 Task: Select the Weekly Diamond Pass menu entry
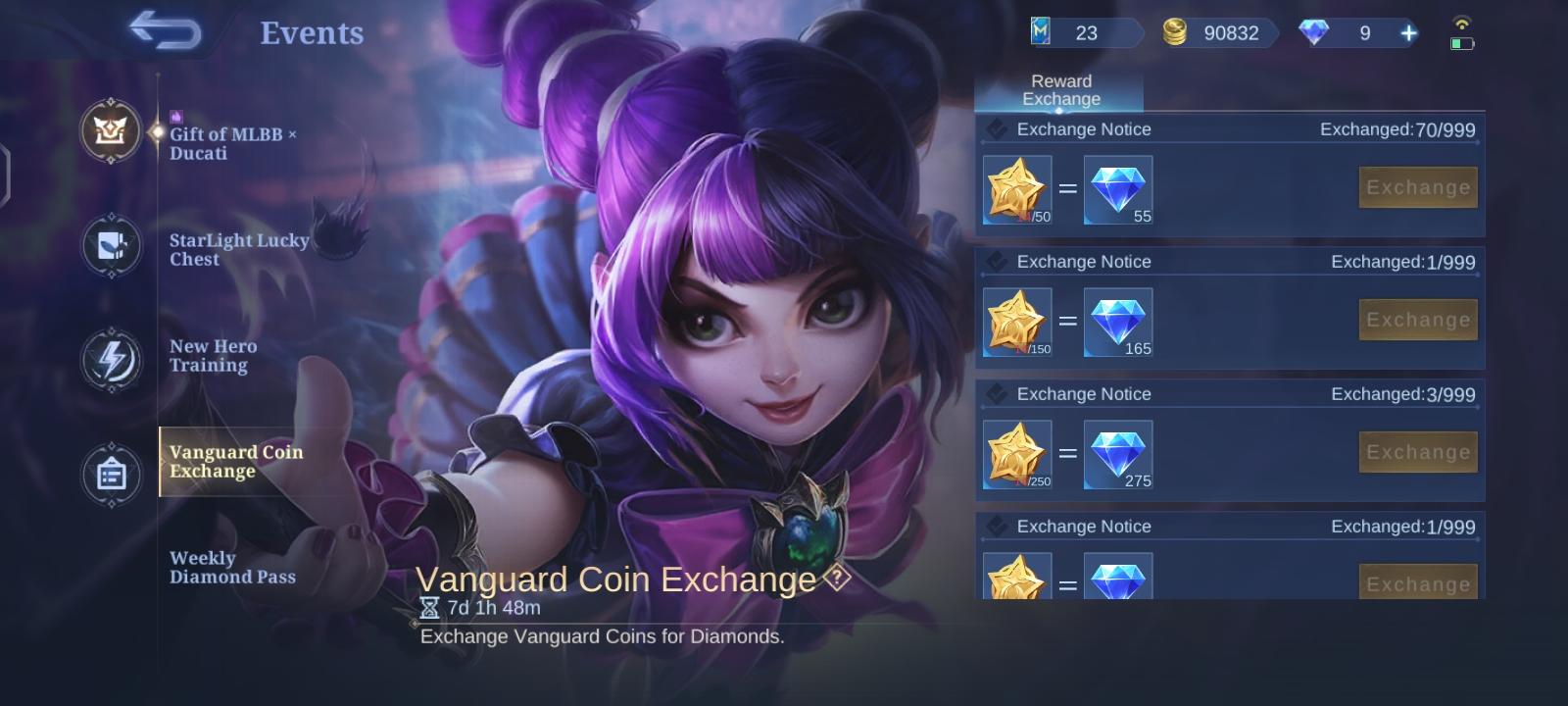[232, 568]
